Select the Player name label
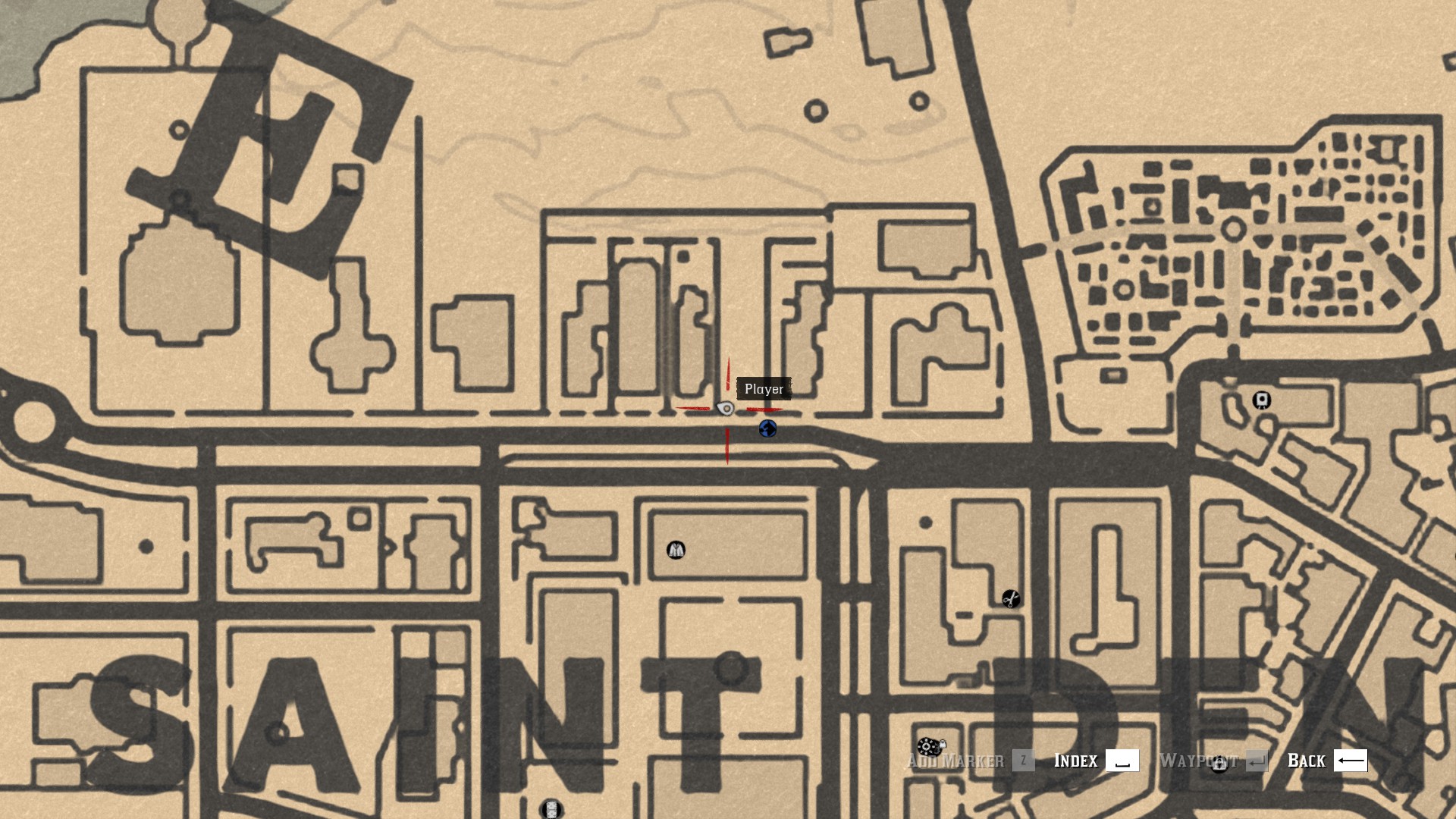The image size is (1456, 819). coord(764,388)
